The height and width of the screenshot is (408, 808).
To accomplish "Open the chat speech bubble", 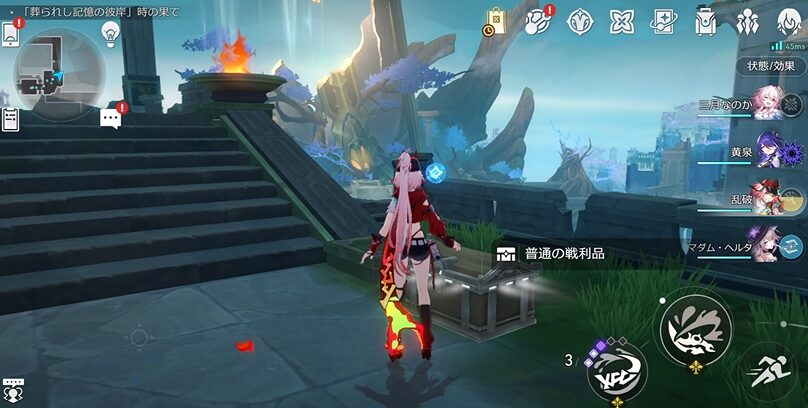I will [x=111, y=119].
